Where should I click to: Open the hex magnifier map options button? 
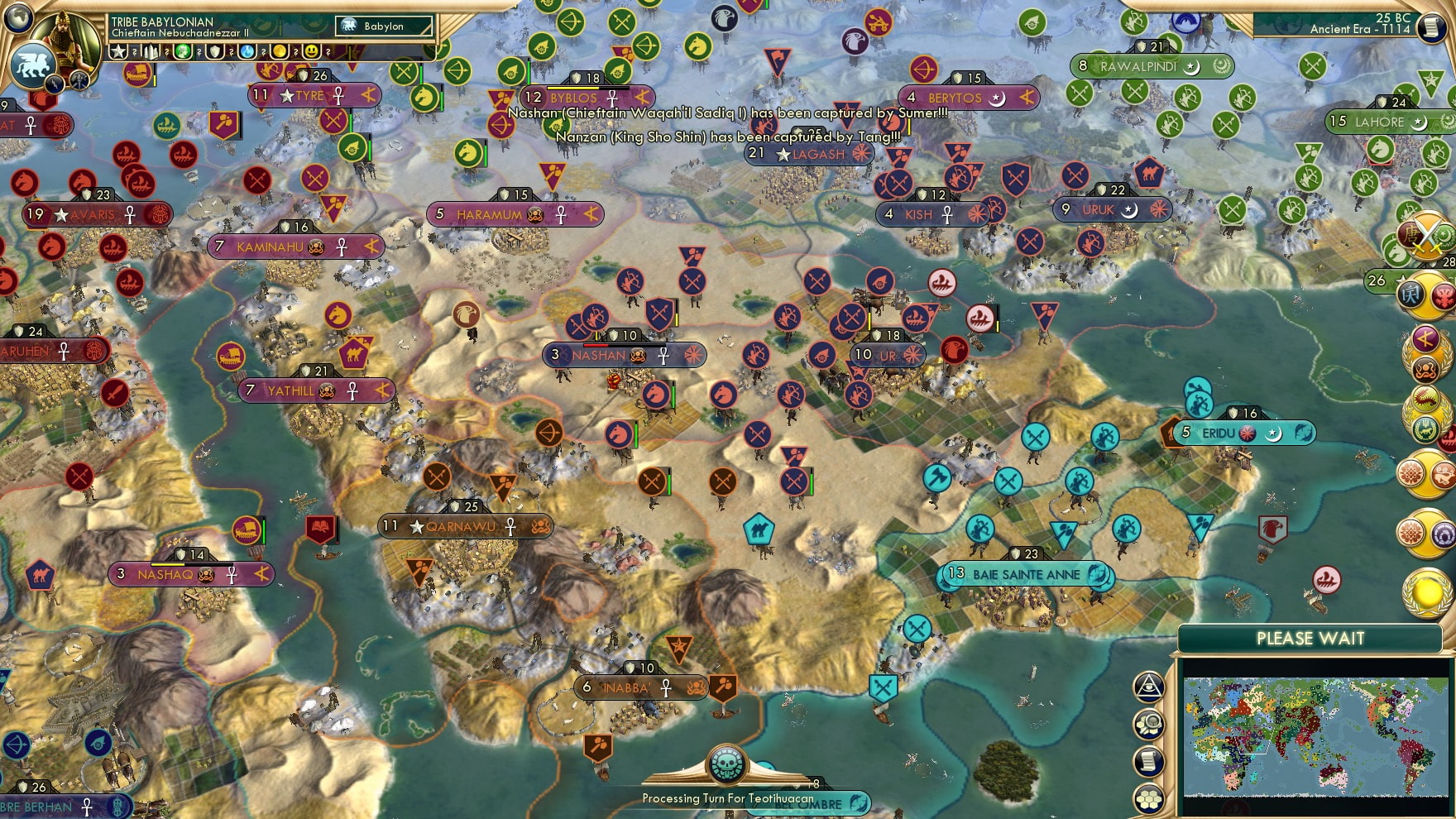(1148, 724)
